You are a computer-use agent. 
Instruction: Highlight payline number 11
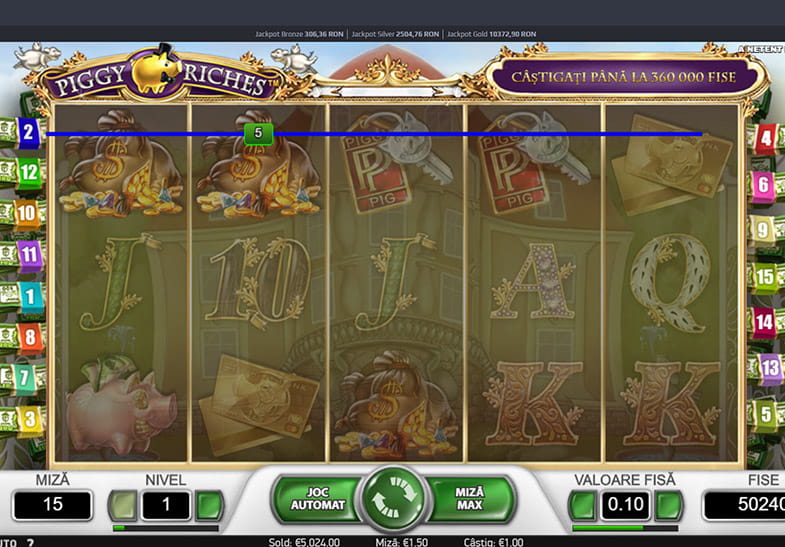point(29,254)
